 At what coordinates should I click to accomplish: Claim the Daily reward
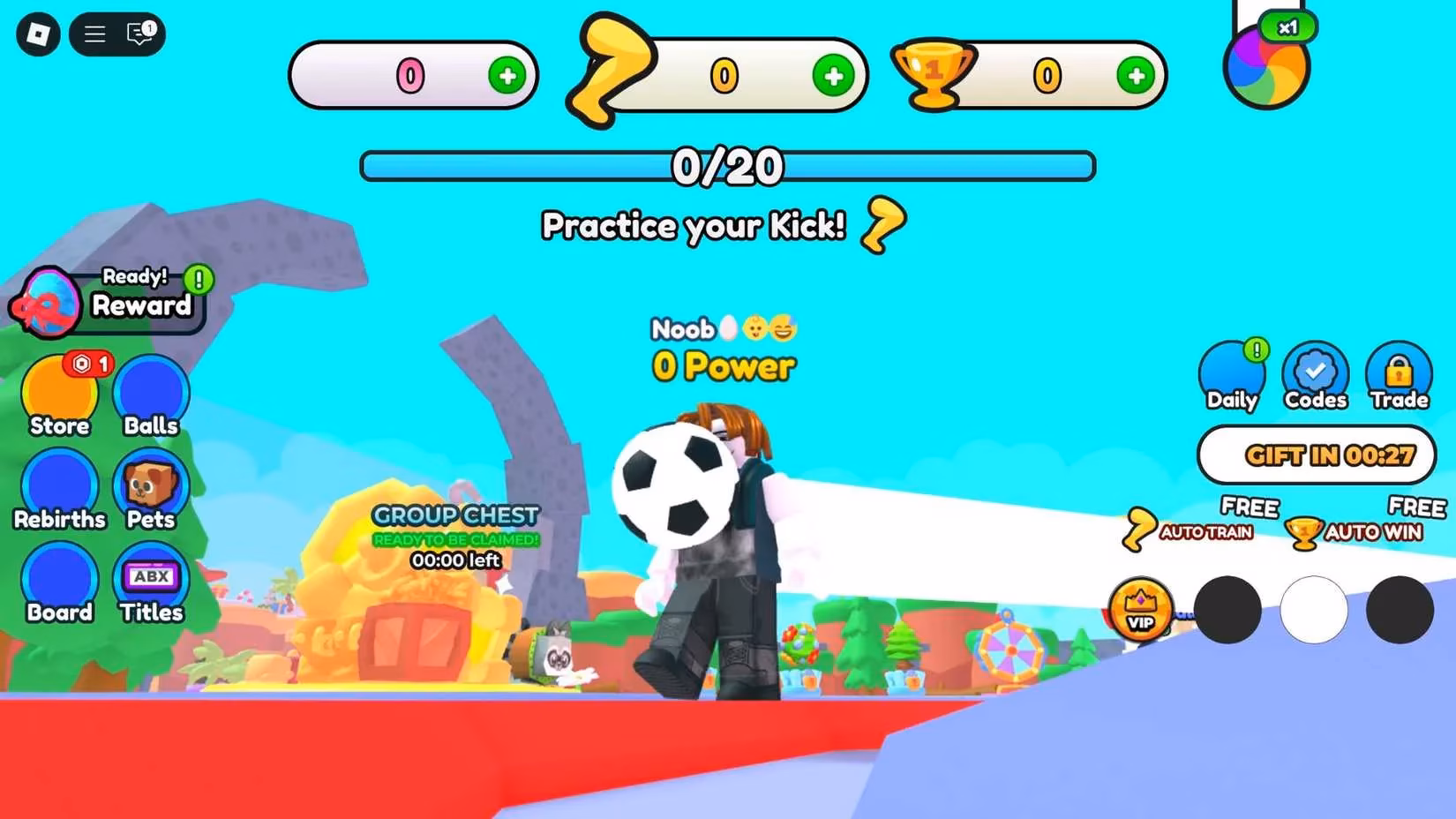tap(1232, 375)
